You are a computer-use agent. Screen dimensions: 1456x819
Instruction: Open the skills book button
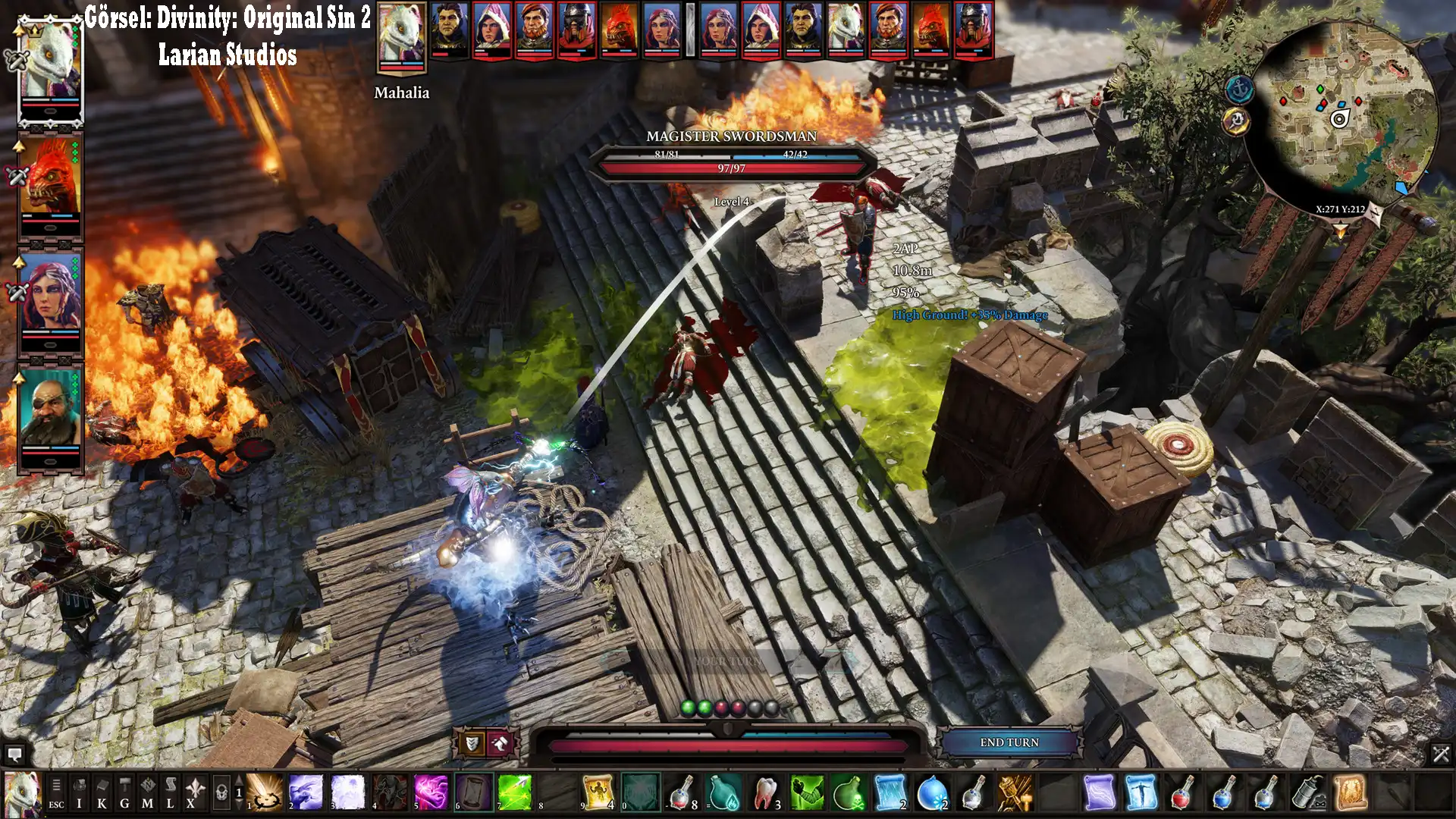click(x=102, y=793)
